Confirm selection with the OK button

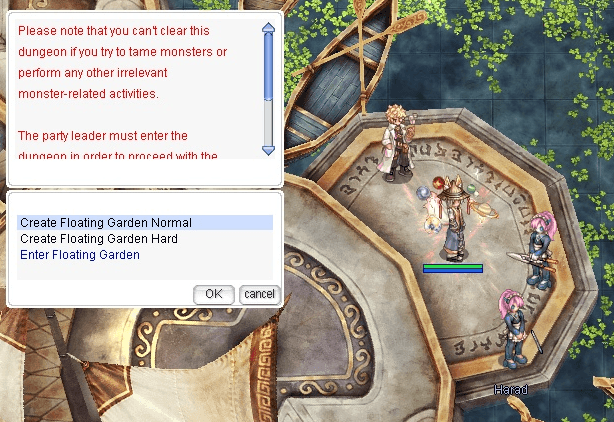(x=213, y=294)
